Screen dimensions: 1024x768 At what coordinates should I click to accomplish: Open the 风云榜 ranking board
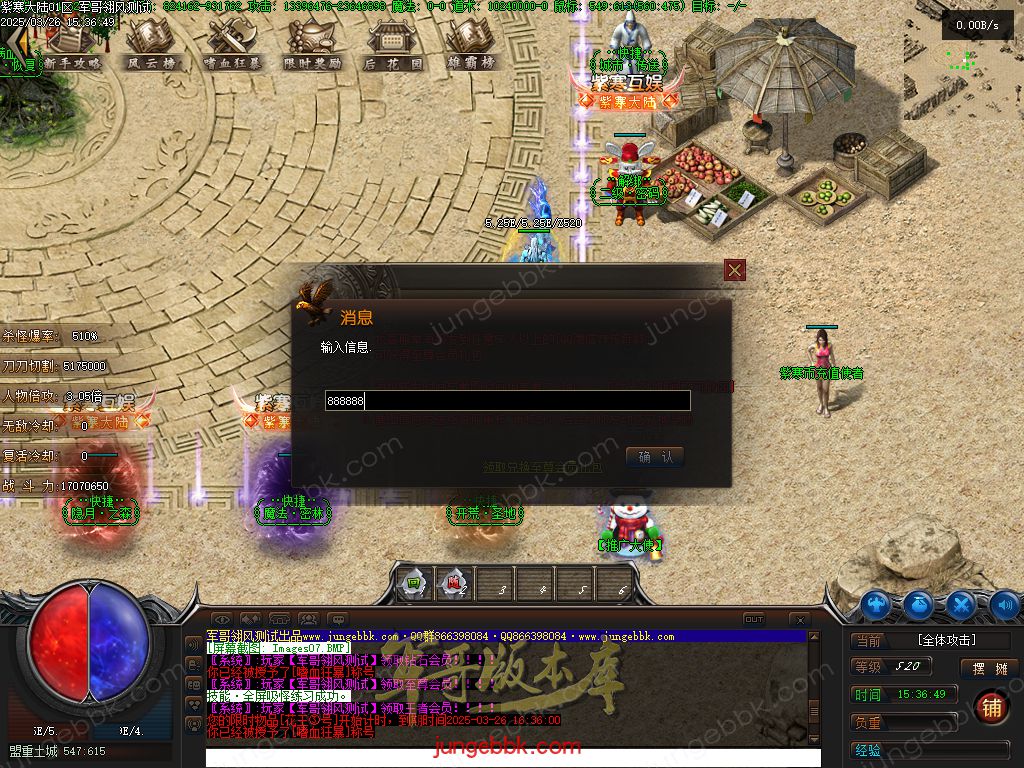pos(150,43)
